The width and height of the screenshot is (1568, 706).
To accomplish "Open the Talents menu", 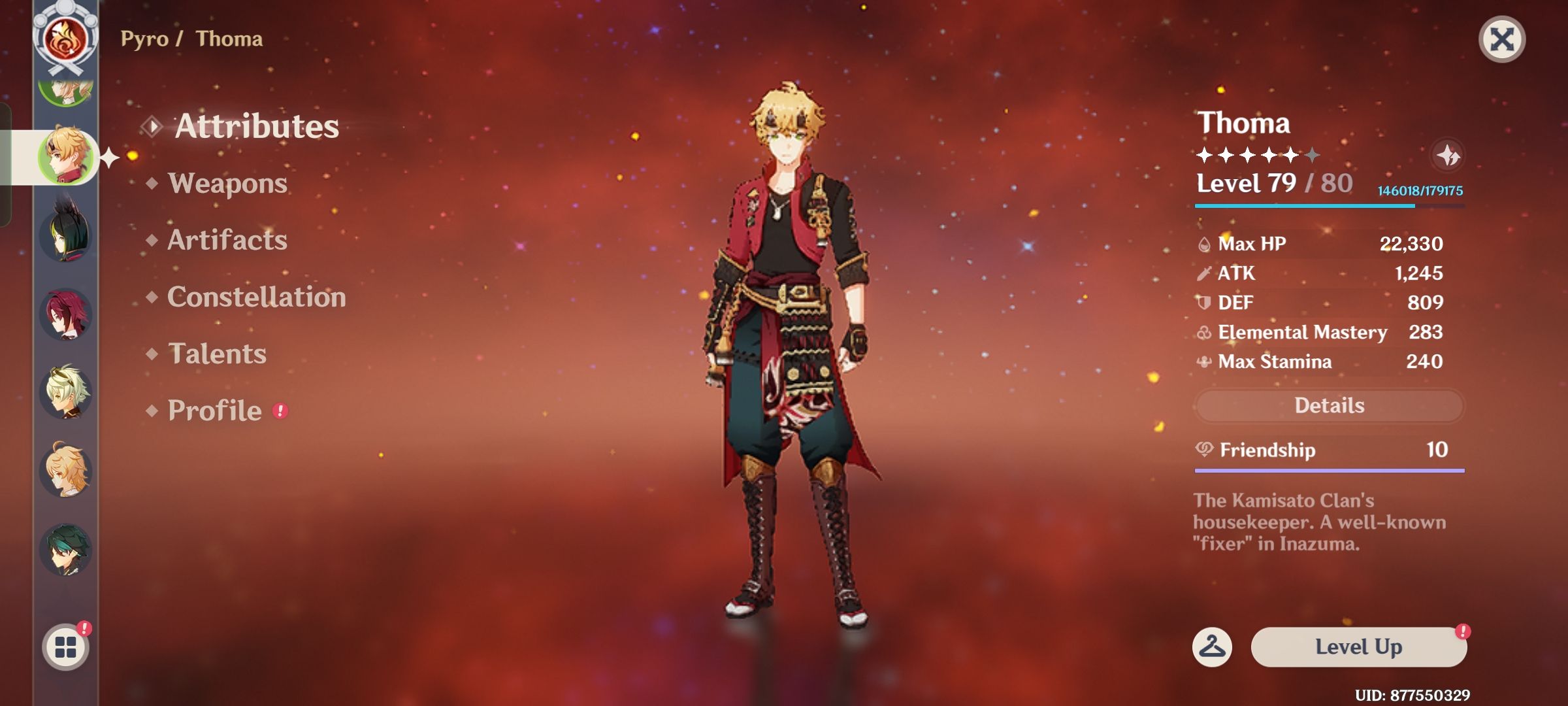I will coord(217,354).
